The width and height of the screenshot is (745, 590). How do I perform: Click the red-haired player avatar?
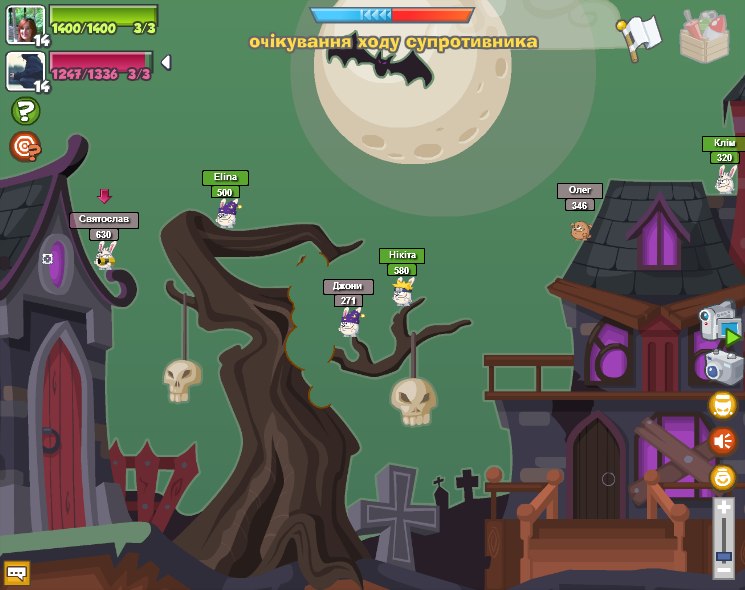[25, 24]
